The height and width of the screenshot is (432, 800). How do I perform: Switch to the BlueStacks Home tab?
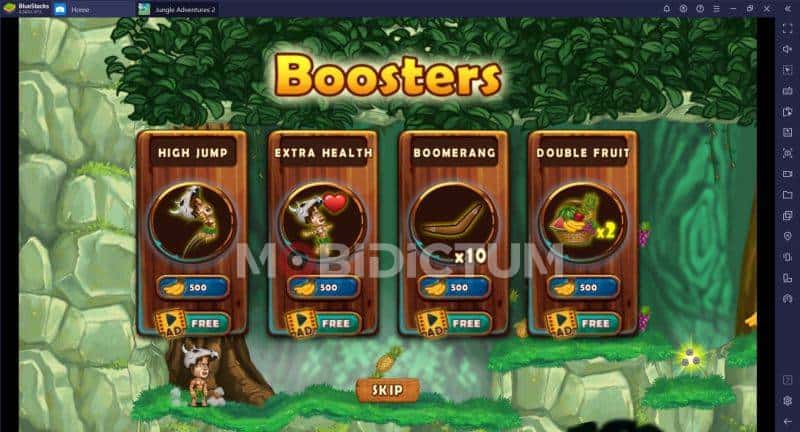pos(92,9)
